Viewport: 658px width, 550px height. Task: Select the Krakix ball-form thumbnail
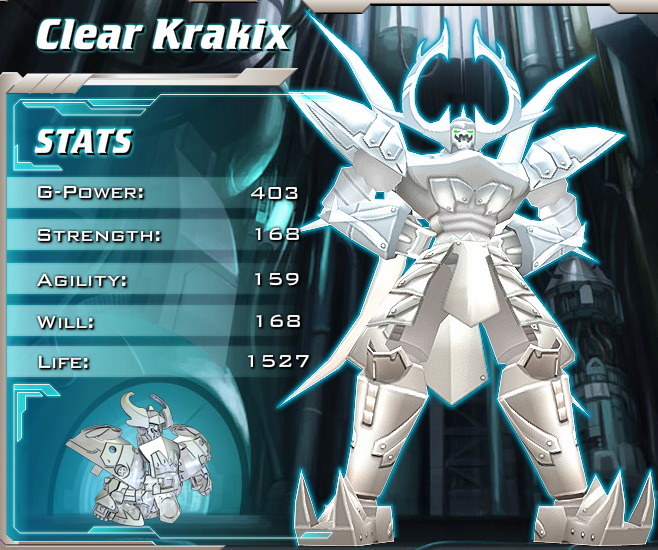tap(127, 448)
